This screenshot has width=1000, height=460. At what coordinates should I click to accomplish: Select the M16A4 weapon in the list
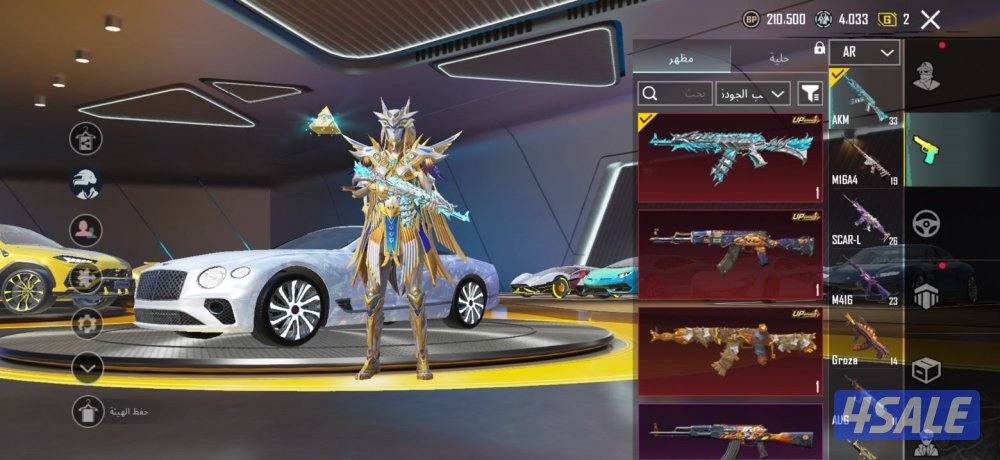coord(864,160)
